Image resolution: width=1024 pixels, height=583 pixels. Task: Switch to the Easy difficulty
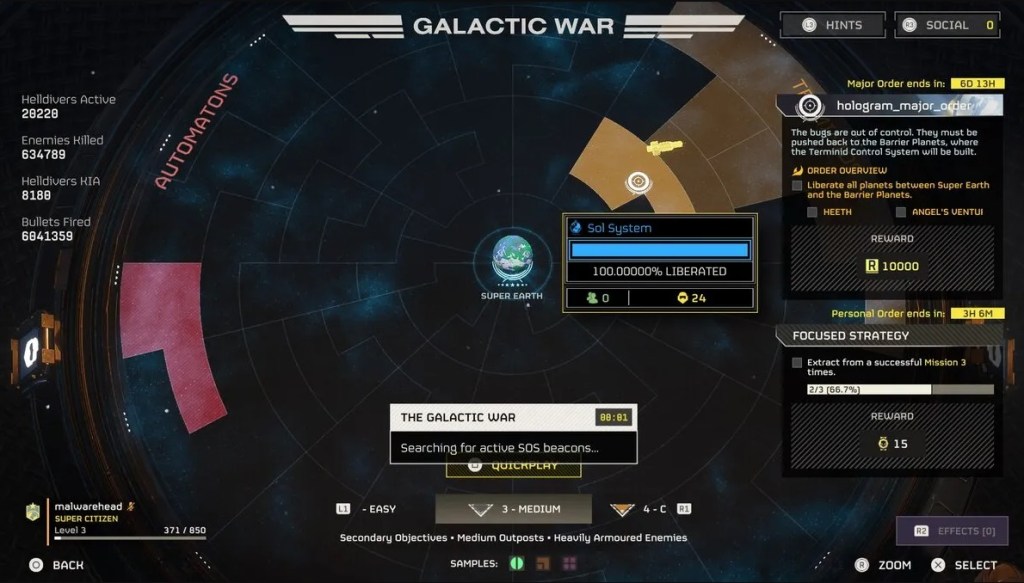point(367,509)
